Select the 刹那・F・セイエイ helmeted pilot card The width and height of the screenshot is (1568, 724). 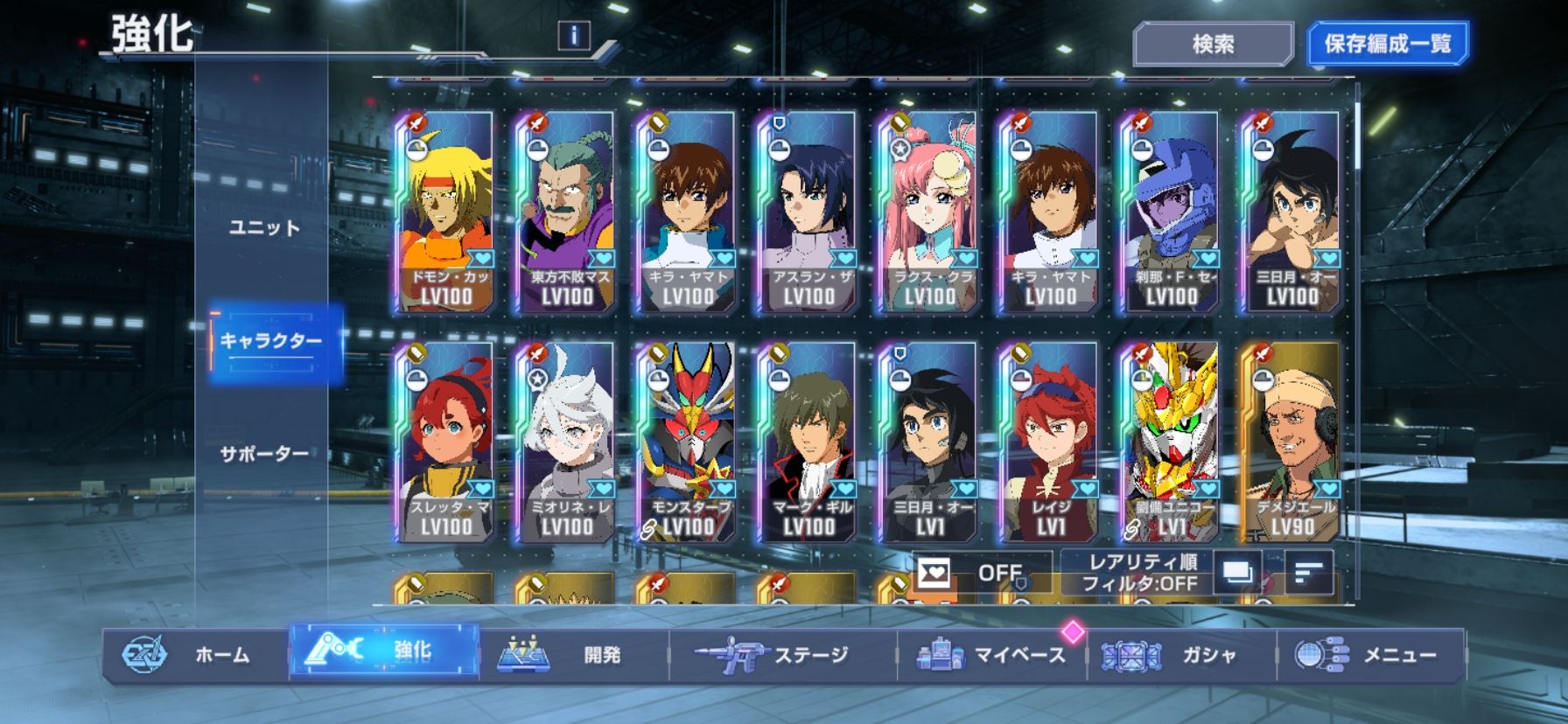1171,212
